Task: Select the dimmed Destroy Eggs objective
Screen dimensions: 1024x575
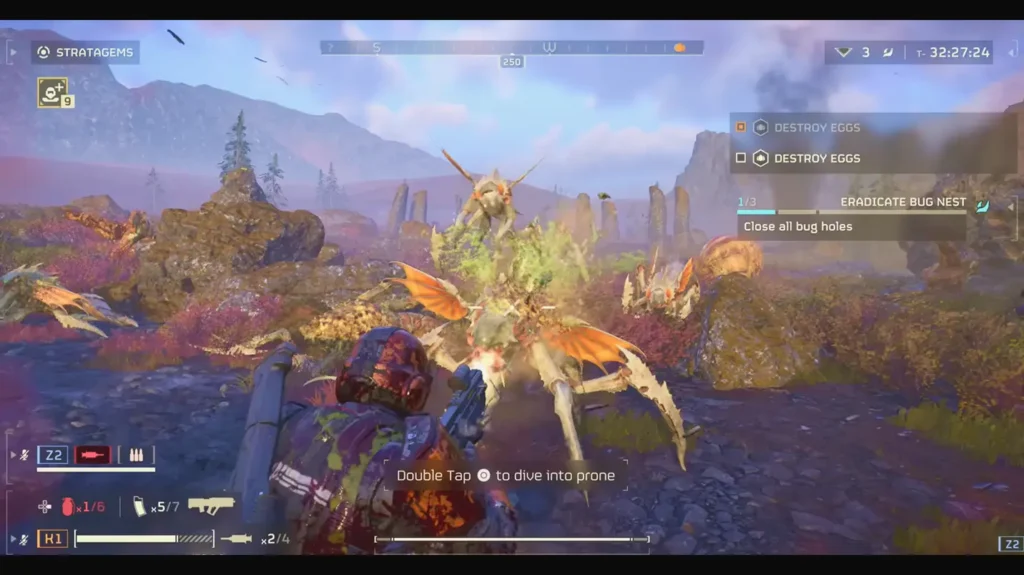Action: pos(816,127)
